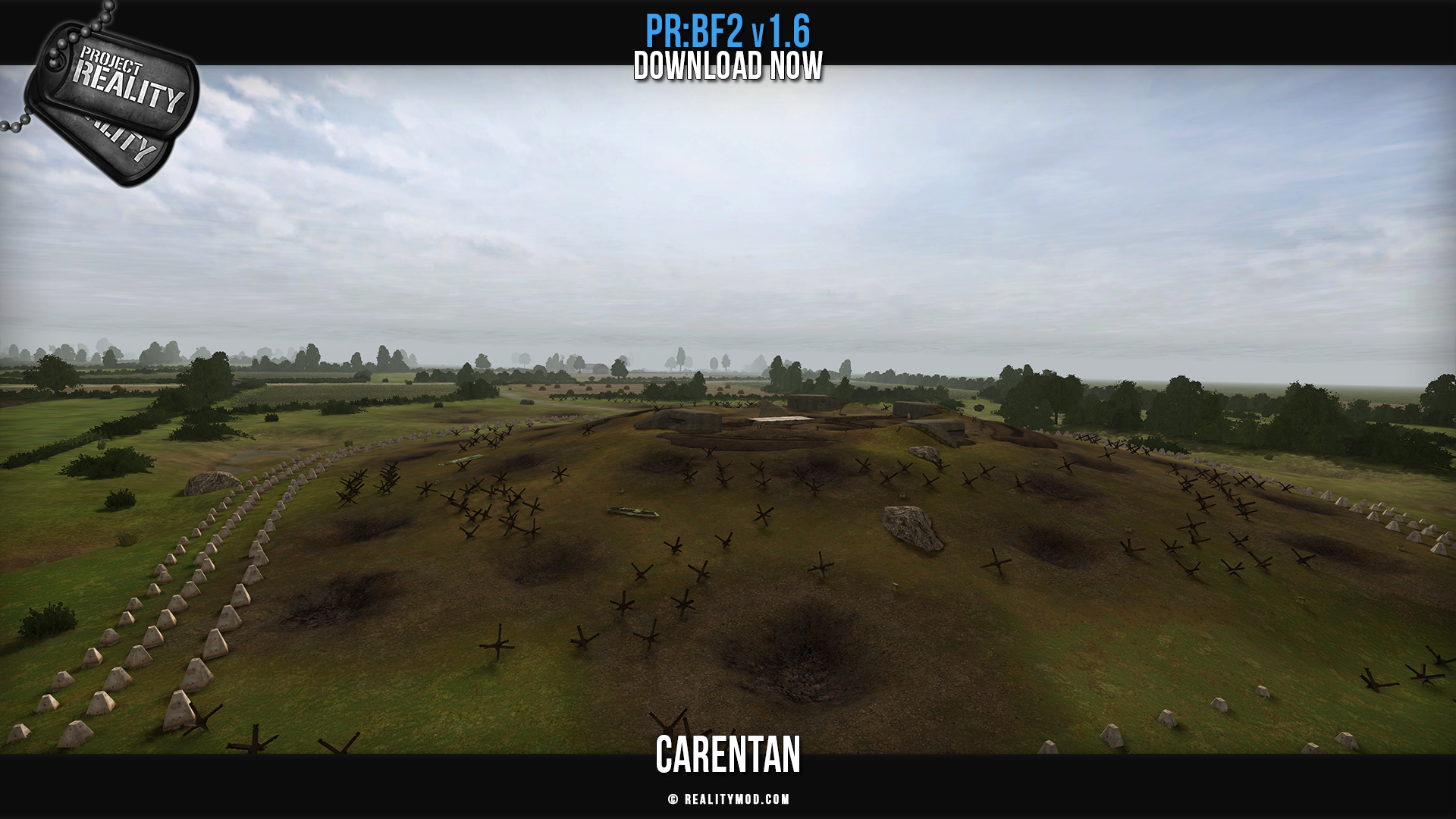Open the realitymod.com copyright link
The image size is (1456, 819).
[729, 799]
